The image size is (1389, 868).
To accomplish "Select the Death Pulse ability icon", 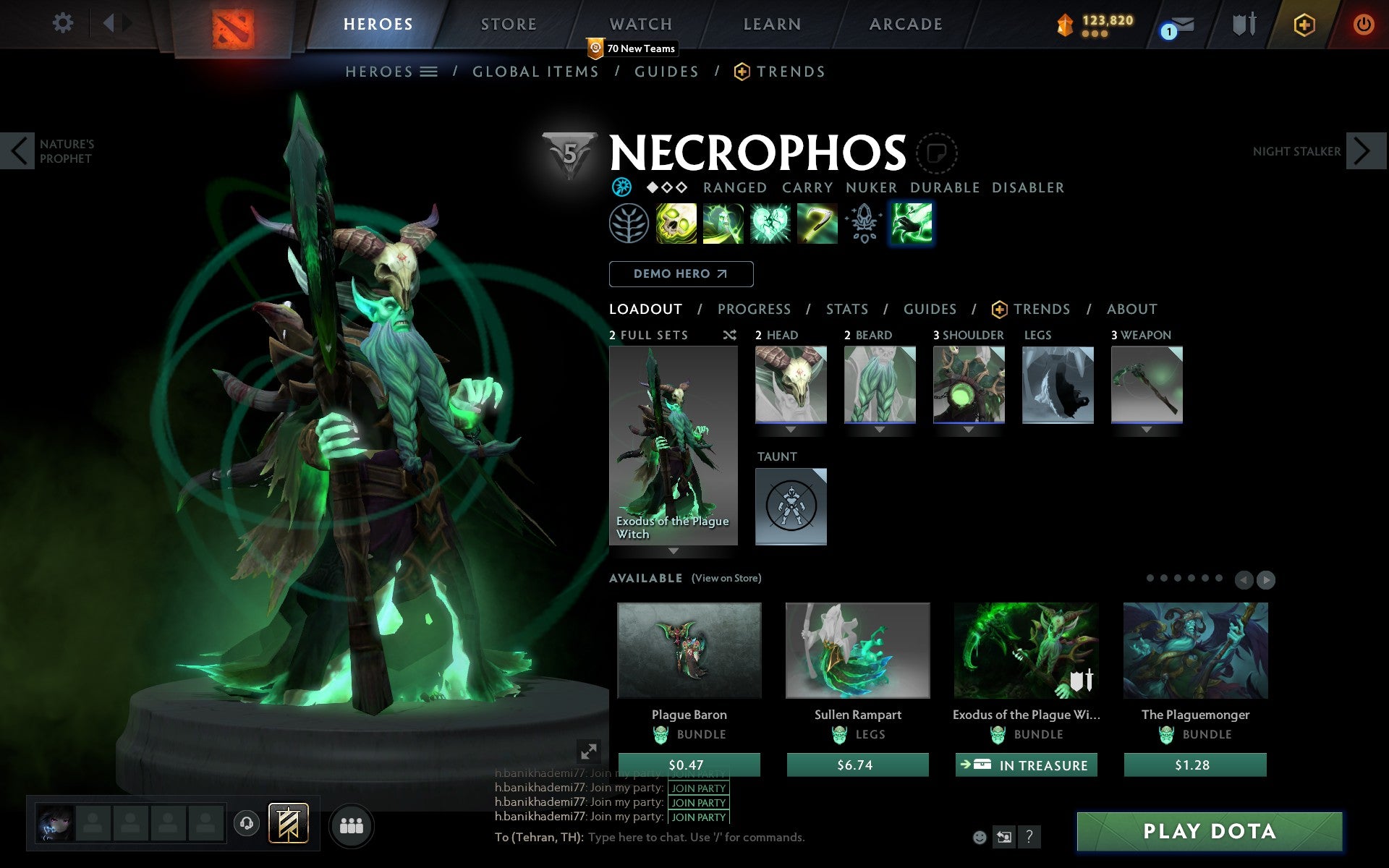I will (x=676, y=224).
